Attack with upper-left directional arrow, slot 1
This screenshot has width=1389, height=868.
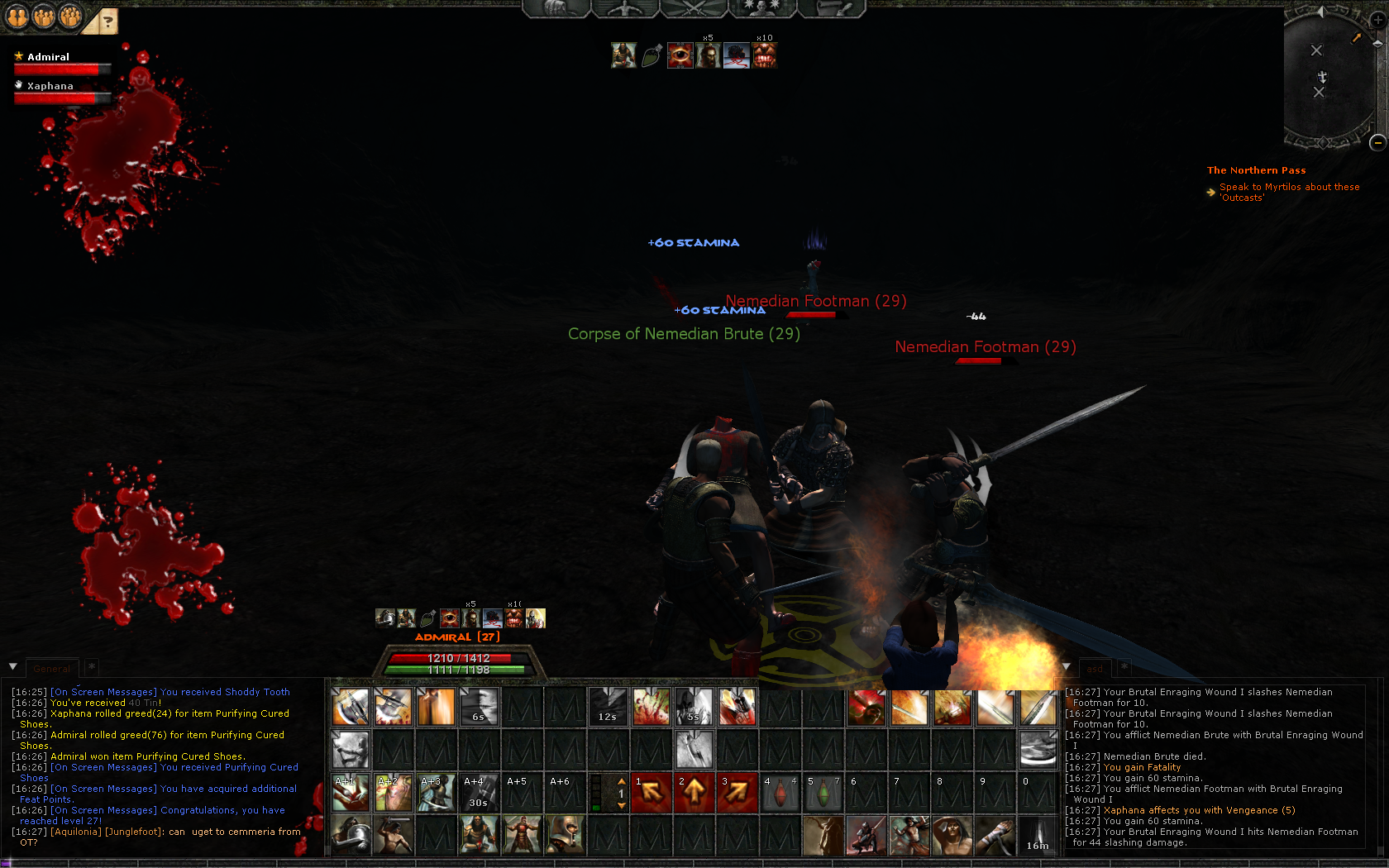tap(652, 793)
